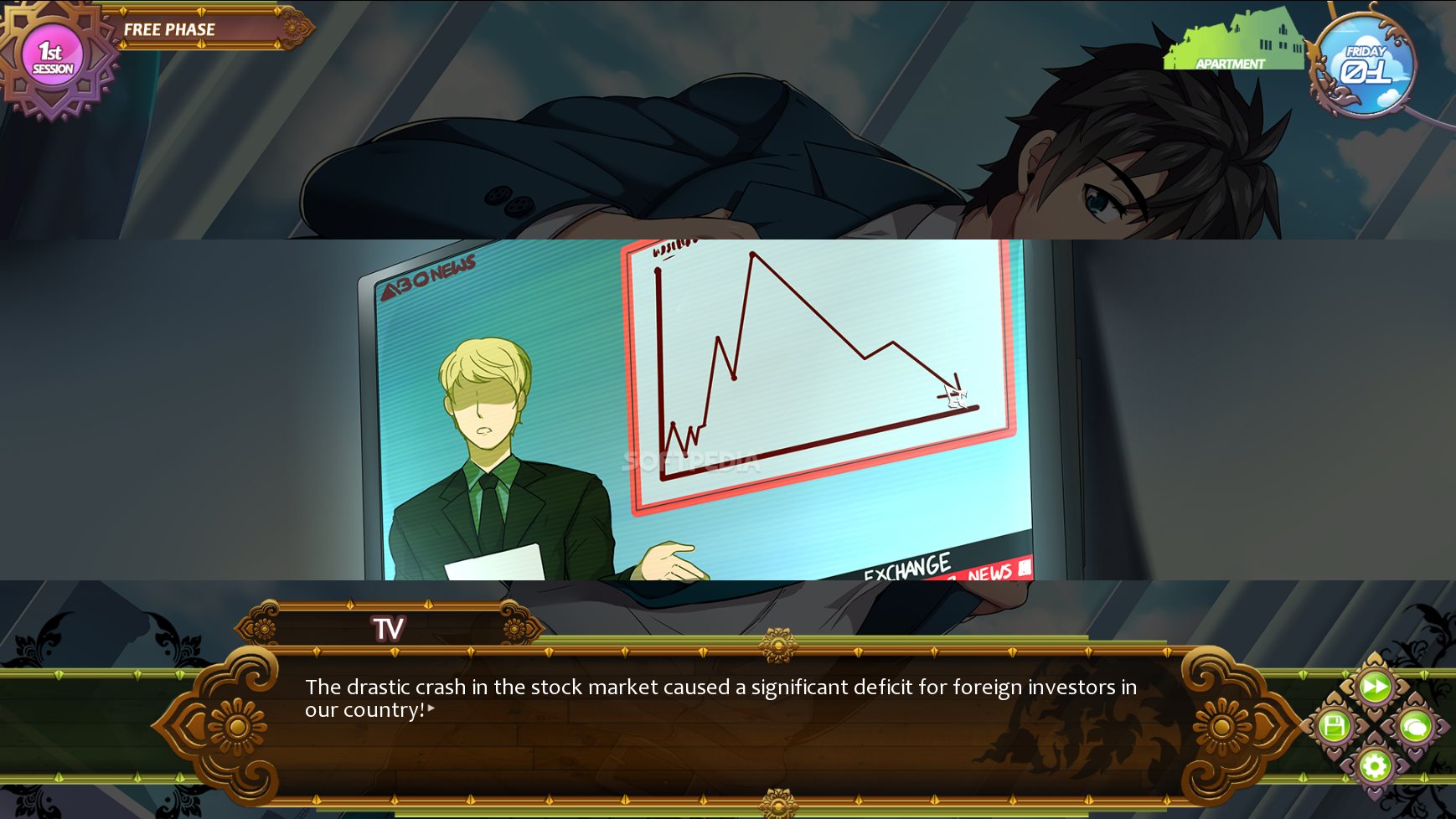The image size is (1456, 819).
Task: Click the dialogue text to continue
Action: pyautogui.click(x=720, y=698)
